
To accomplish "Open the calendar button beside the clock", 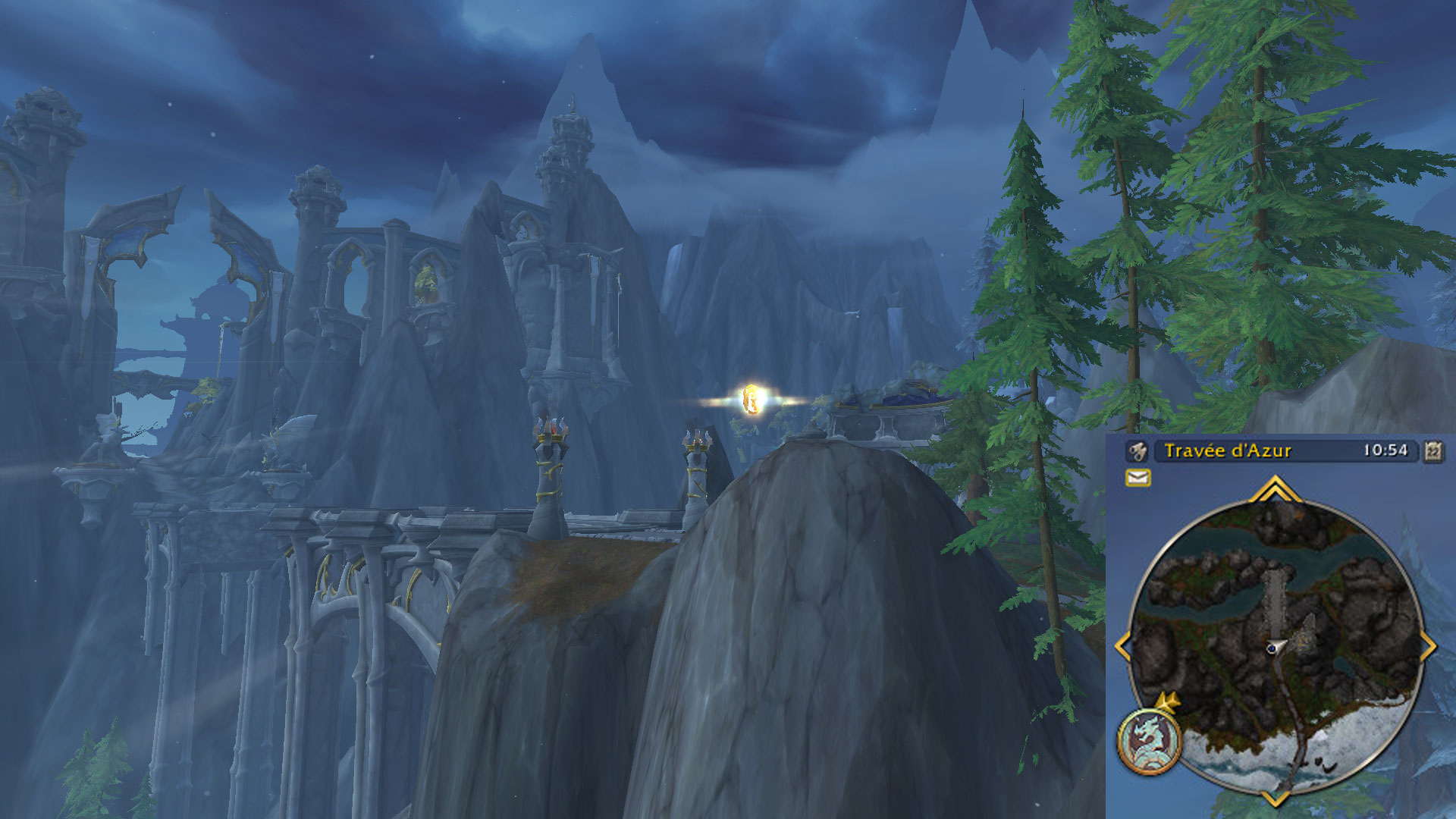I will [x=1432, y=451].
